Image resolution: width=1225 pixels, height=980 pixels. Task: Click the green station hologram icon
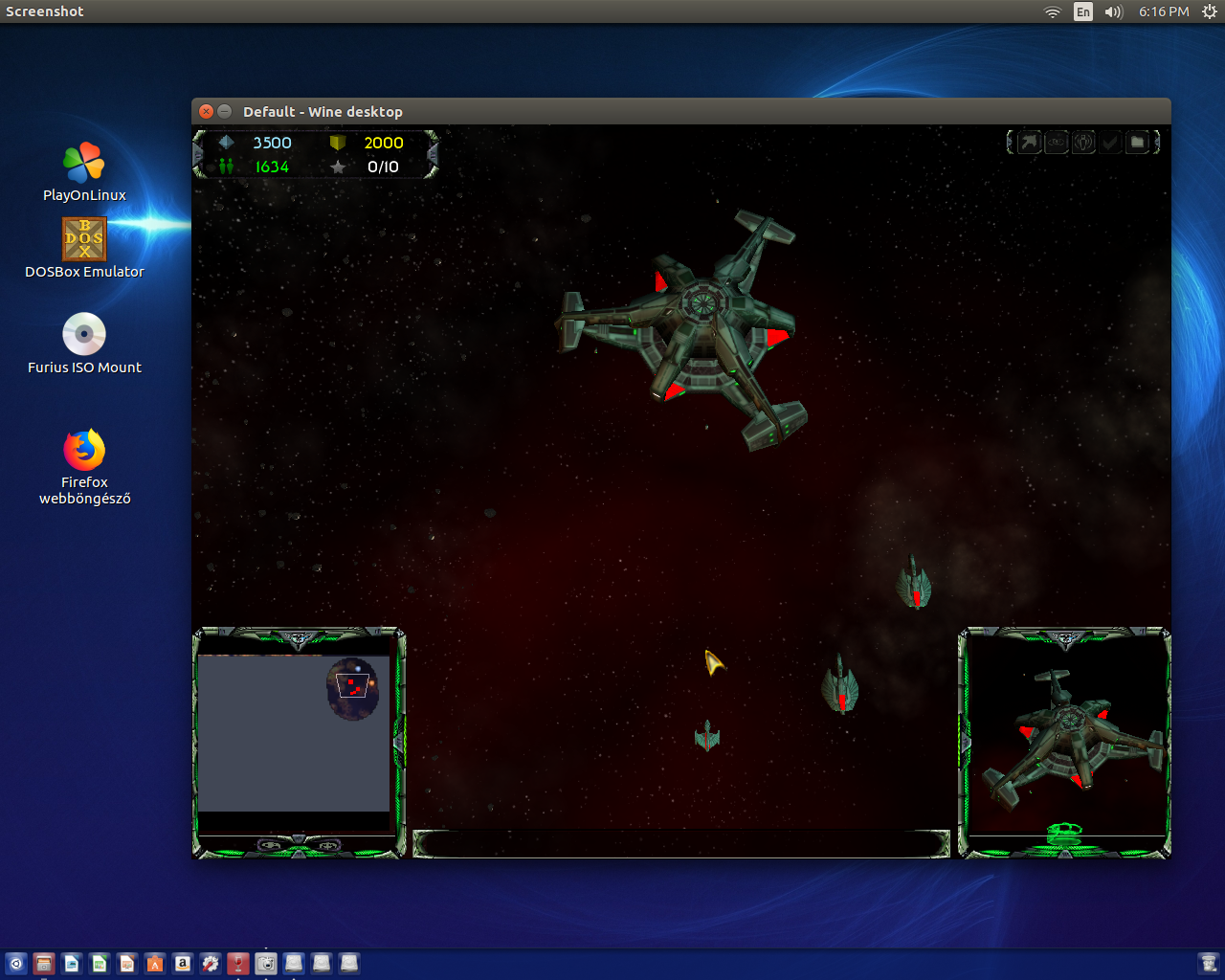pos(1064,835)
